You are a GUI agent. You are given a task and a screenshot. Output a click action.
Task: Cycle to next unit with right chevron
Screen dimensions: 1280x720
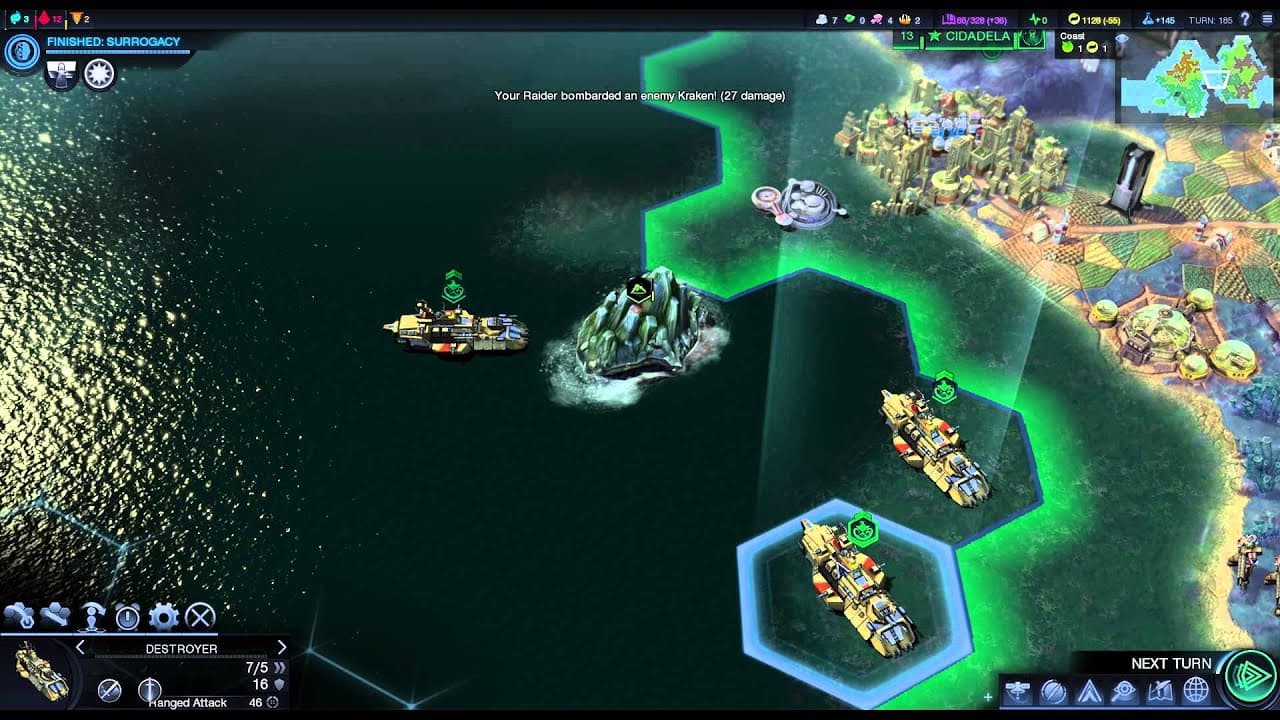(x=280, y=647)
